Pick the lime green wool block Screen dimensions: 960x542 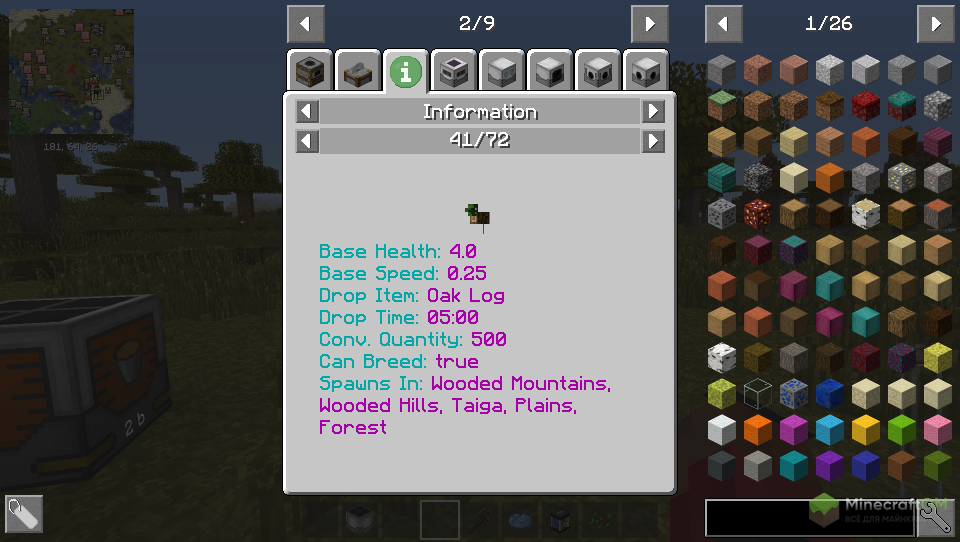click(902, 430)
